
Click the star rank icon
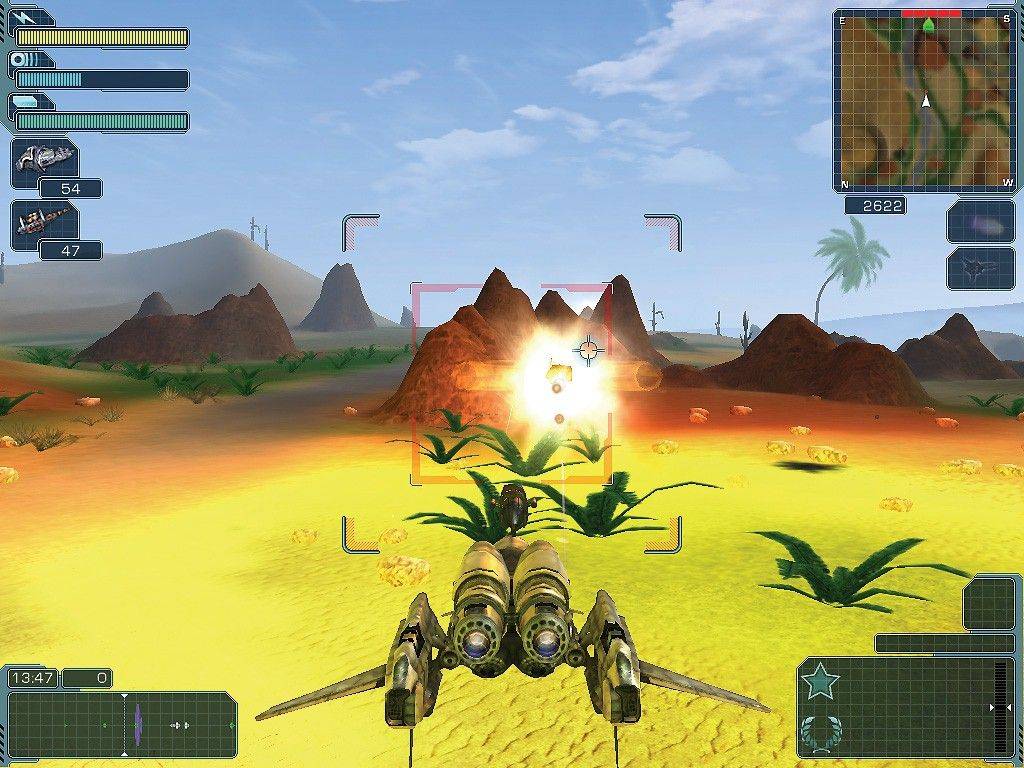click(820, 681)
